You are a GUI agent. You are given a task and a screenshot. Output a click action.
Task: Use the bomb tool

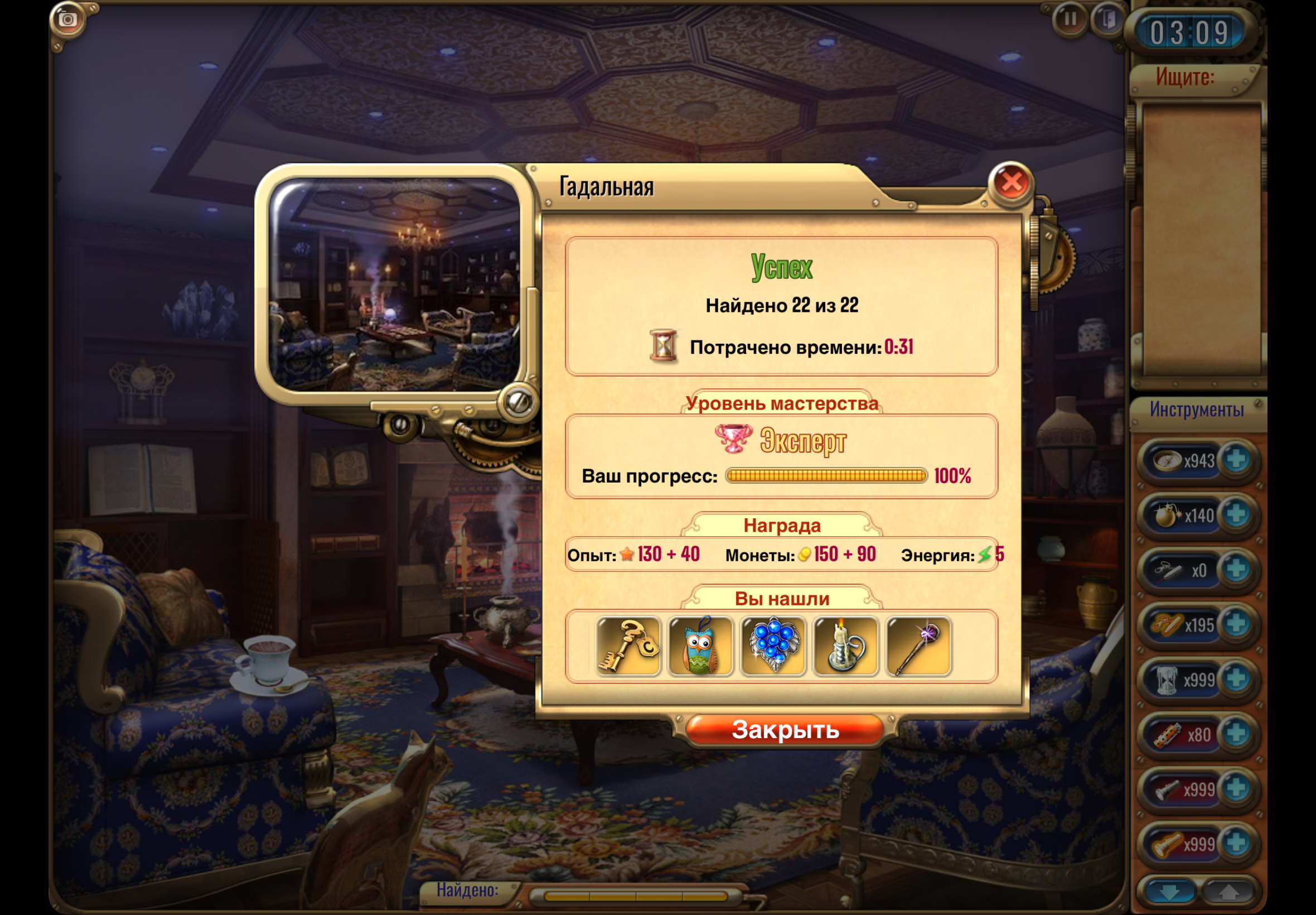click(x=1167, y=516)
